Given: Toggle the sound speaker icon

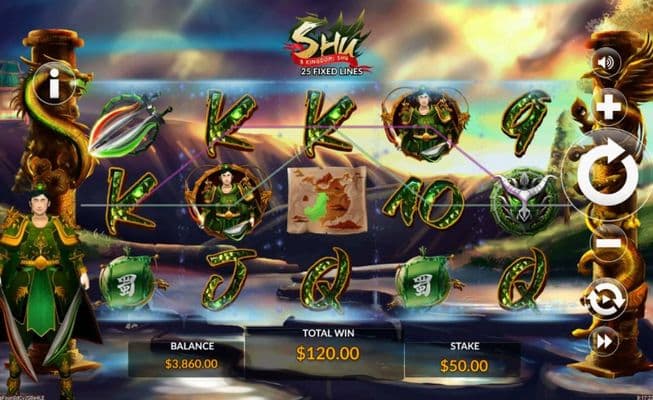Looking at the screenshot, I should tap(606, 64).
